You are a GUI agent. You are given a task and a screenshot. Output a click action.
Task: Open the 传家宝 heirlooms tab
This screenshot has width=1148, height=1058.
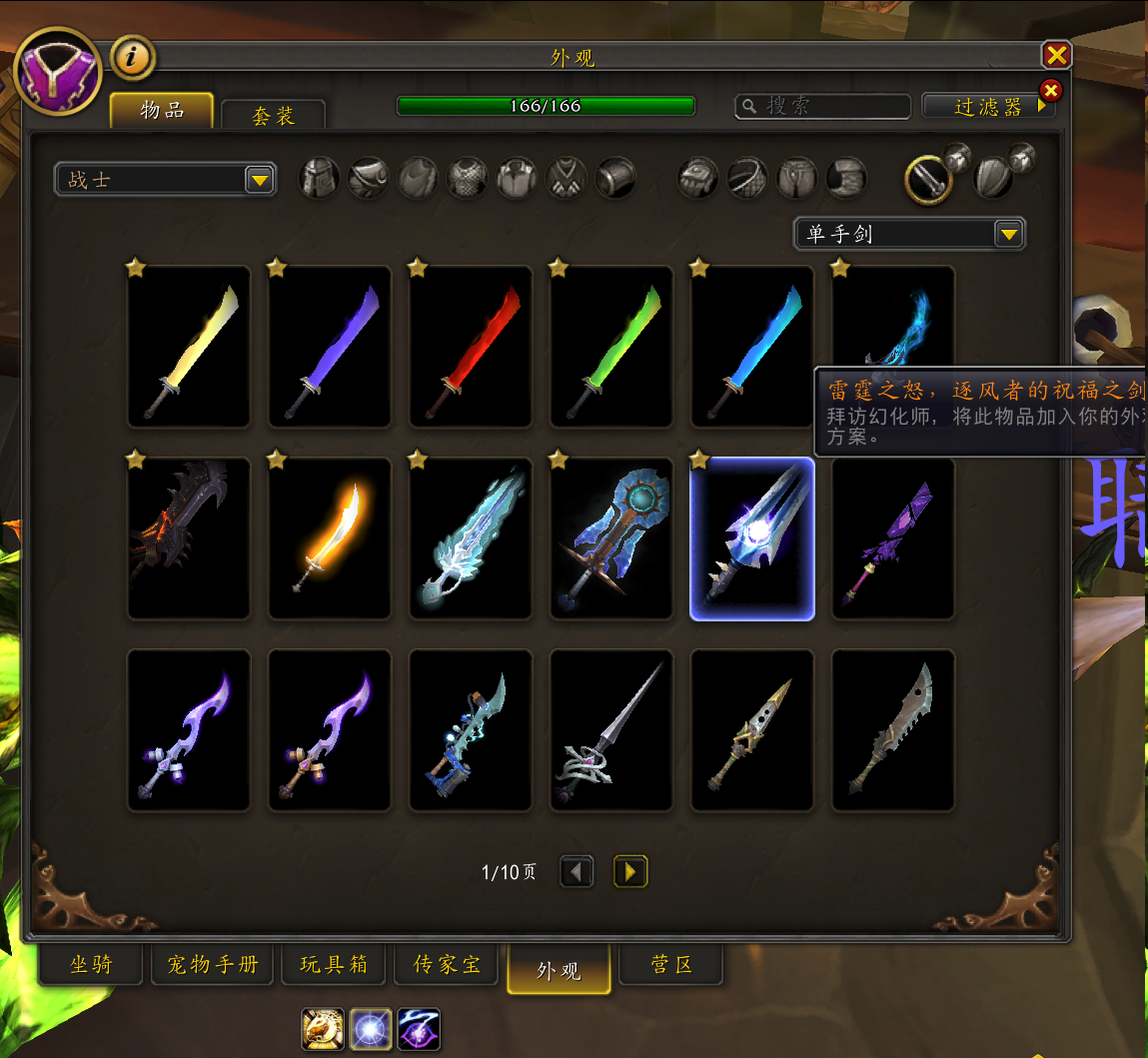pos(448,965)
